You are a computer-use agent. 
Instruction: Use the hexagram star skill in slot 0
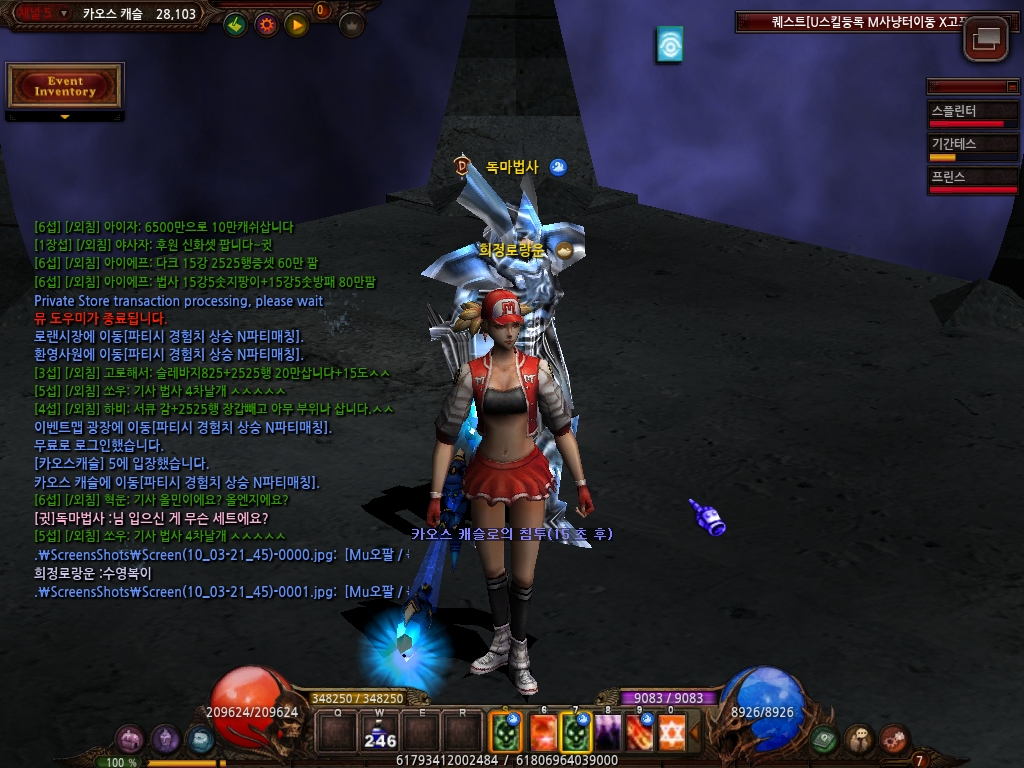coord(671,733)
